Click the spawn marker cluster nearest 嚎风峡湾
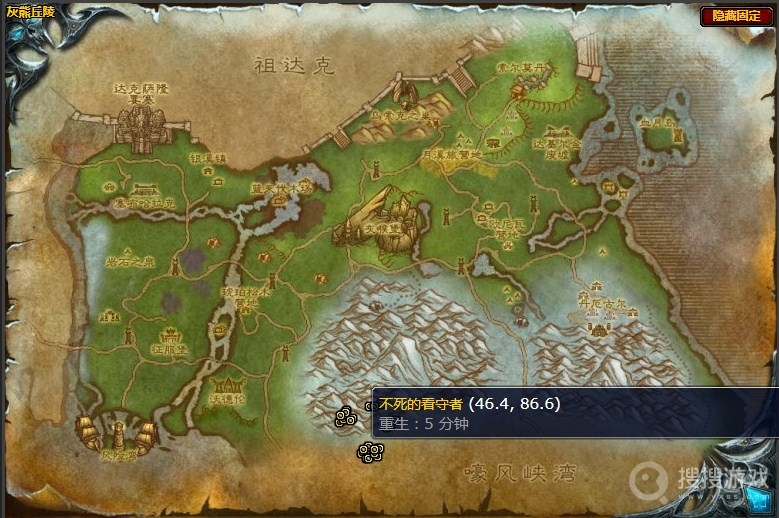The image size is (779, 518). [368, 452]
